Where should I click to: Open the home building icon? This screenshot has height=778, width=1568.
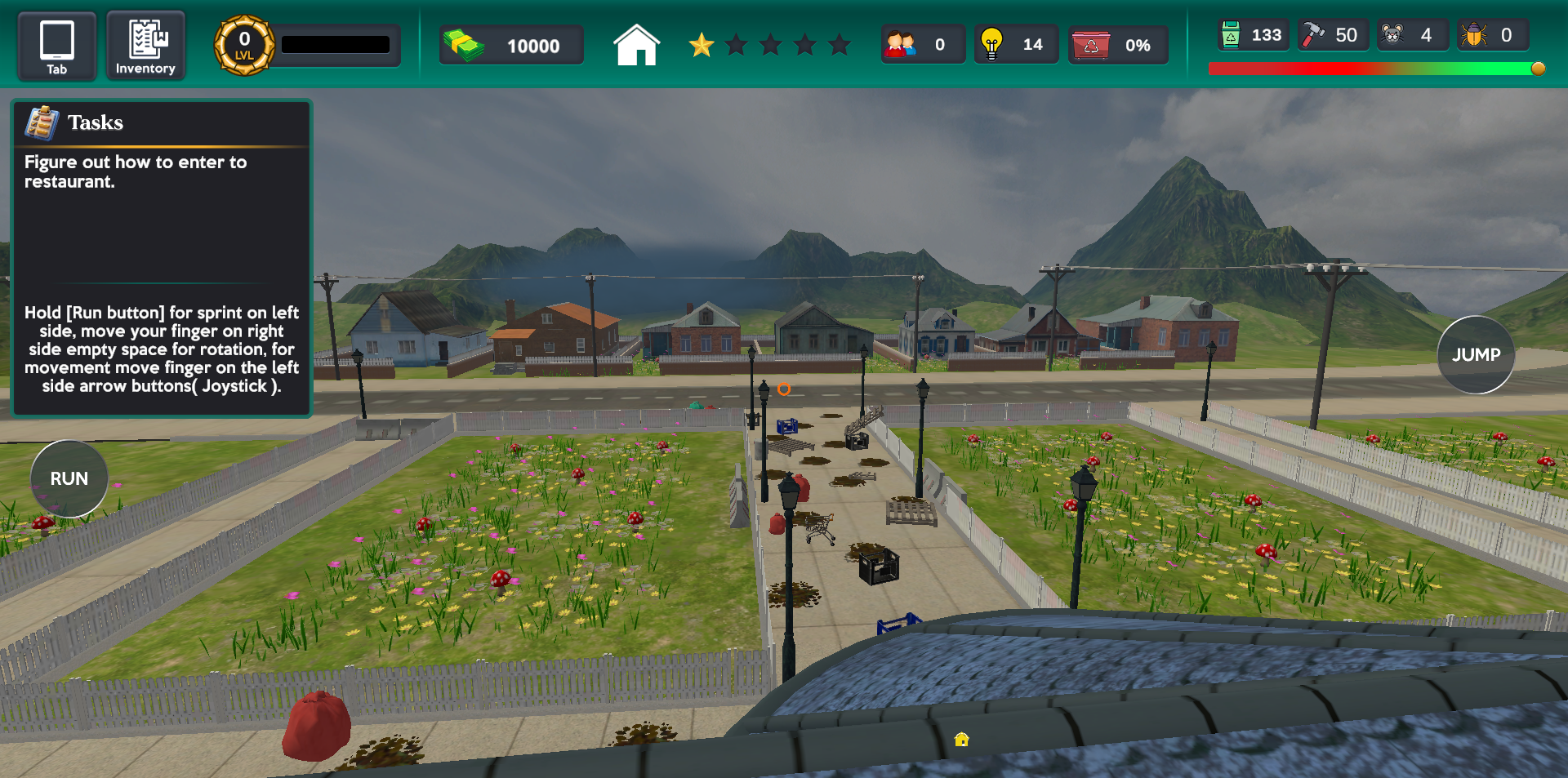[x=636, y=45]
